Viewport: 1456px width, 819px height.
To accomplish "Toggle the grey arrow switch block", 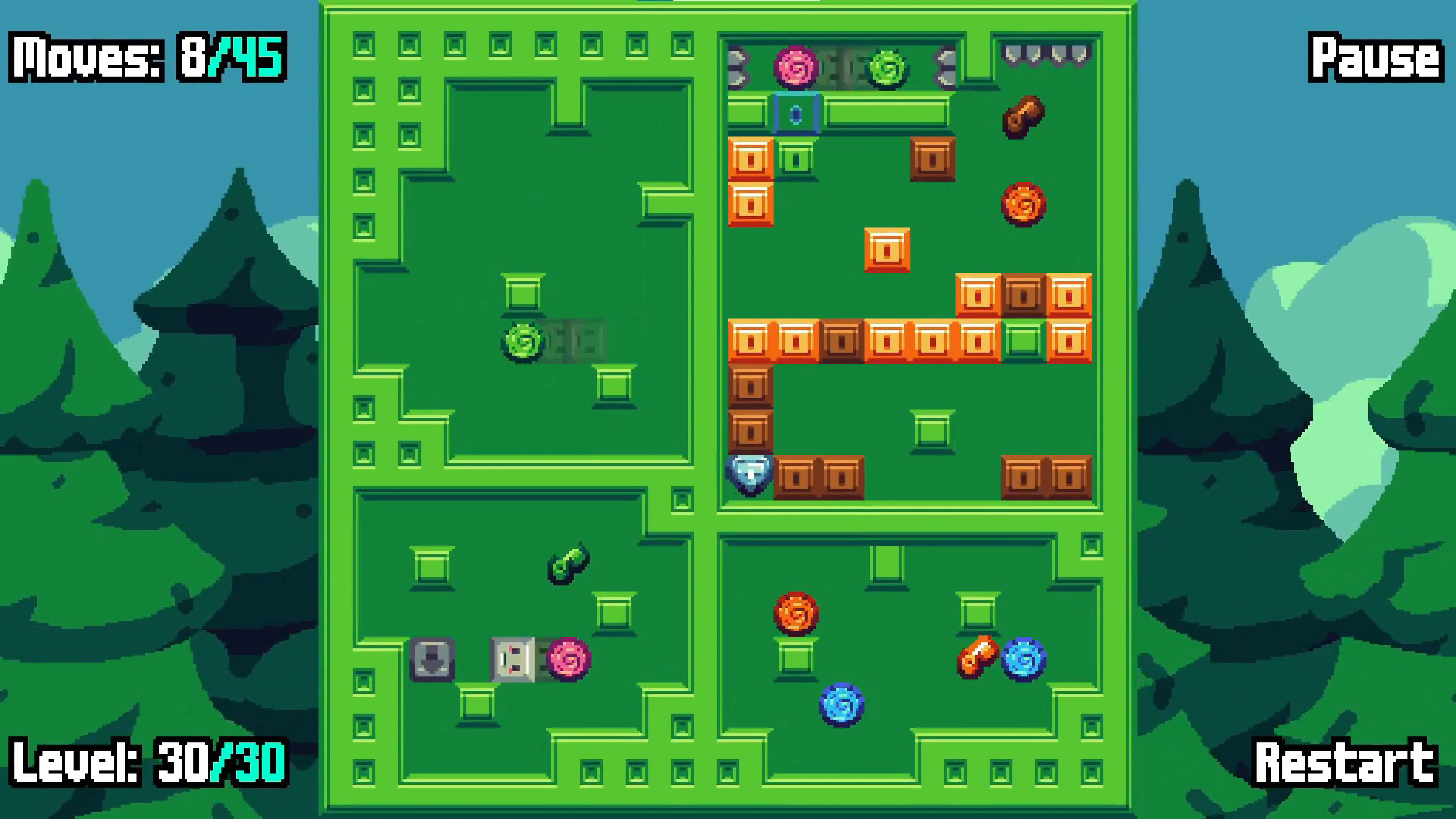I will point(432,659).
